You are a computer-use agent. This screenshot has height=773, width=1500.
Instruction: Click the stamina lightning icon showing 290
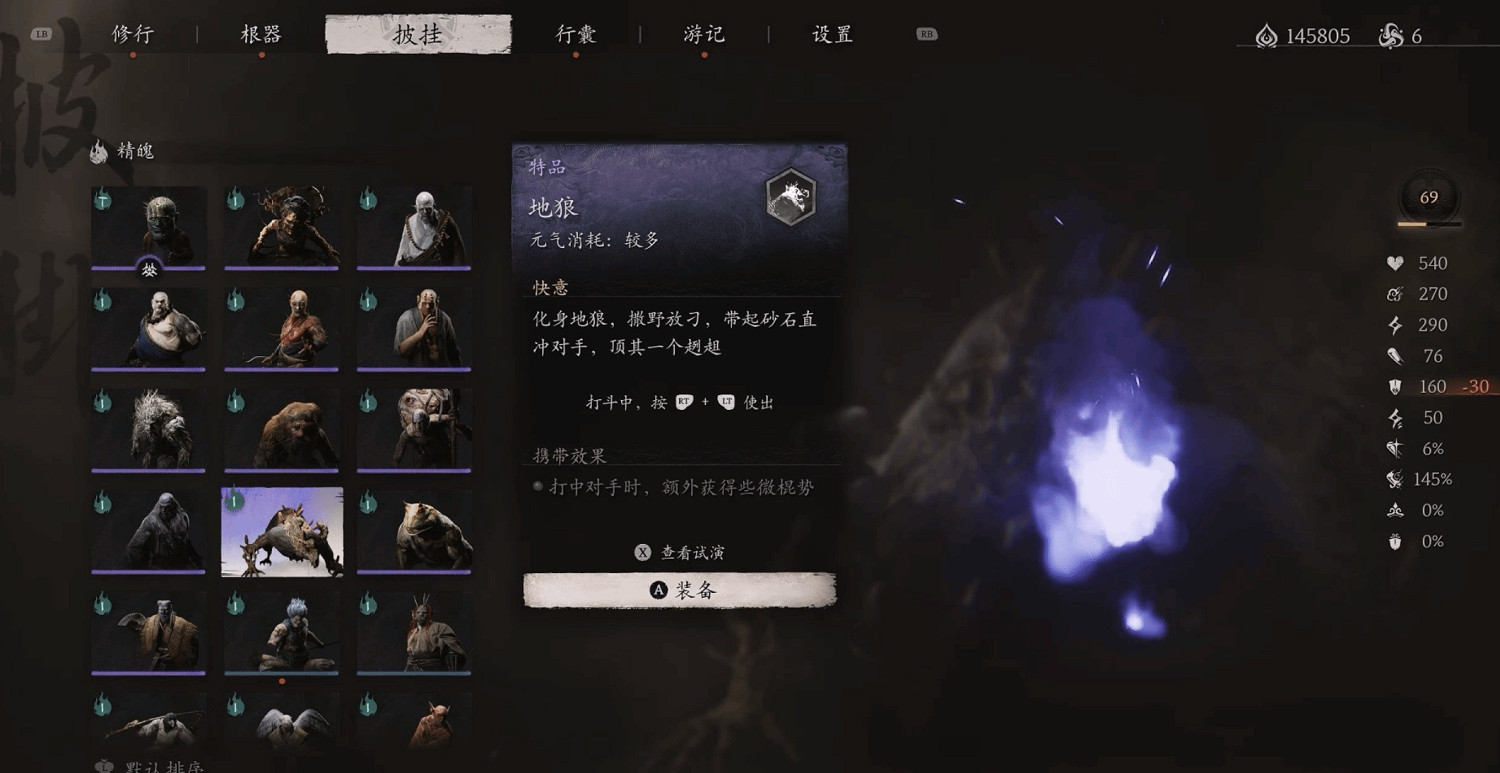1396,324
